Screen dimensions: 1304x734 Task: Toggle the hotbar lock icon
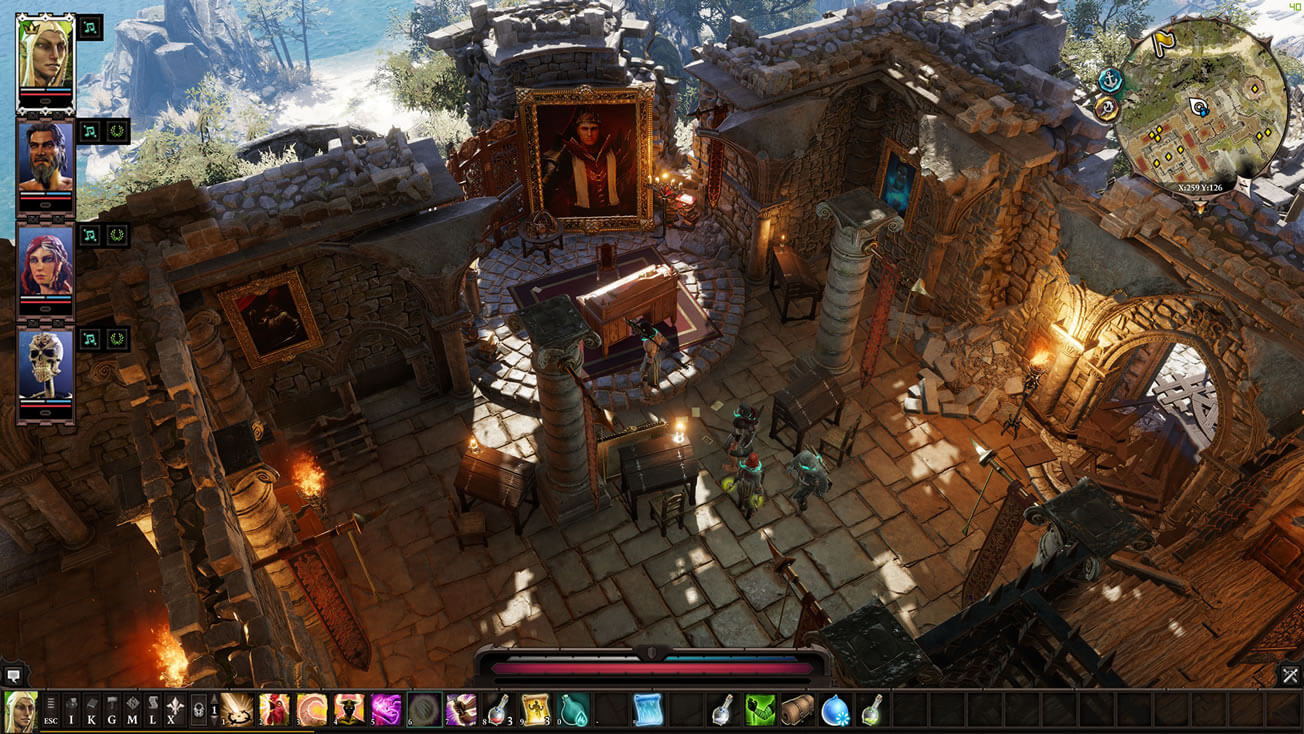(198, 710)
